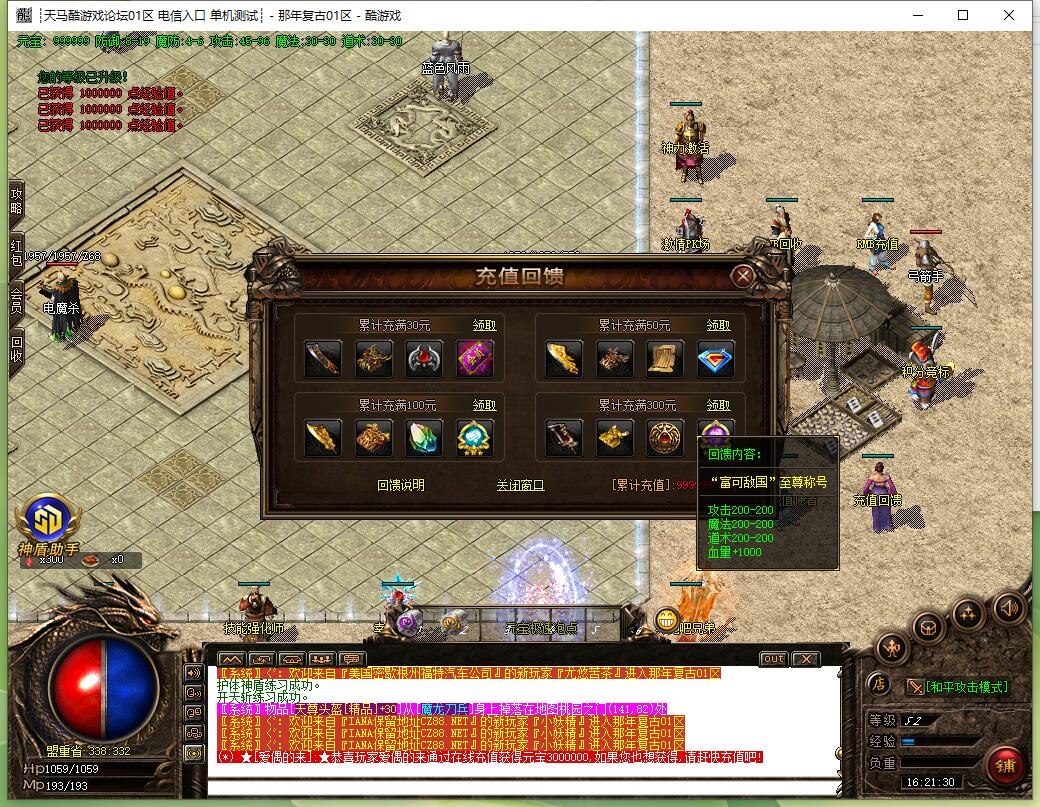Toggle the speaker sound button
1040x807 pixels.
point(1008,607)
